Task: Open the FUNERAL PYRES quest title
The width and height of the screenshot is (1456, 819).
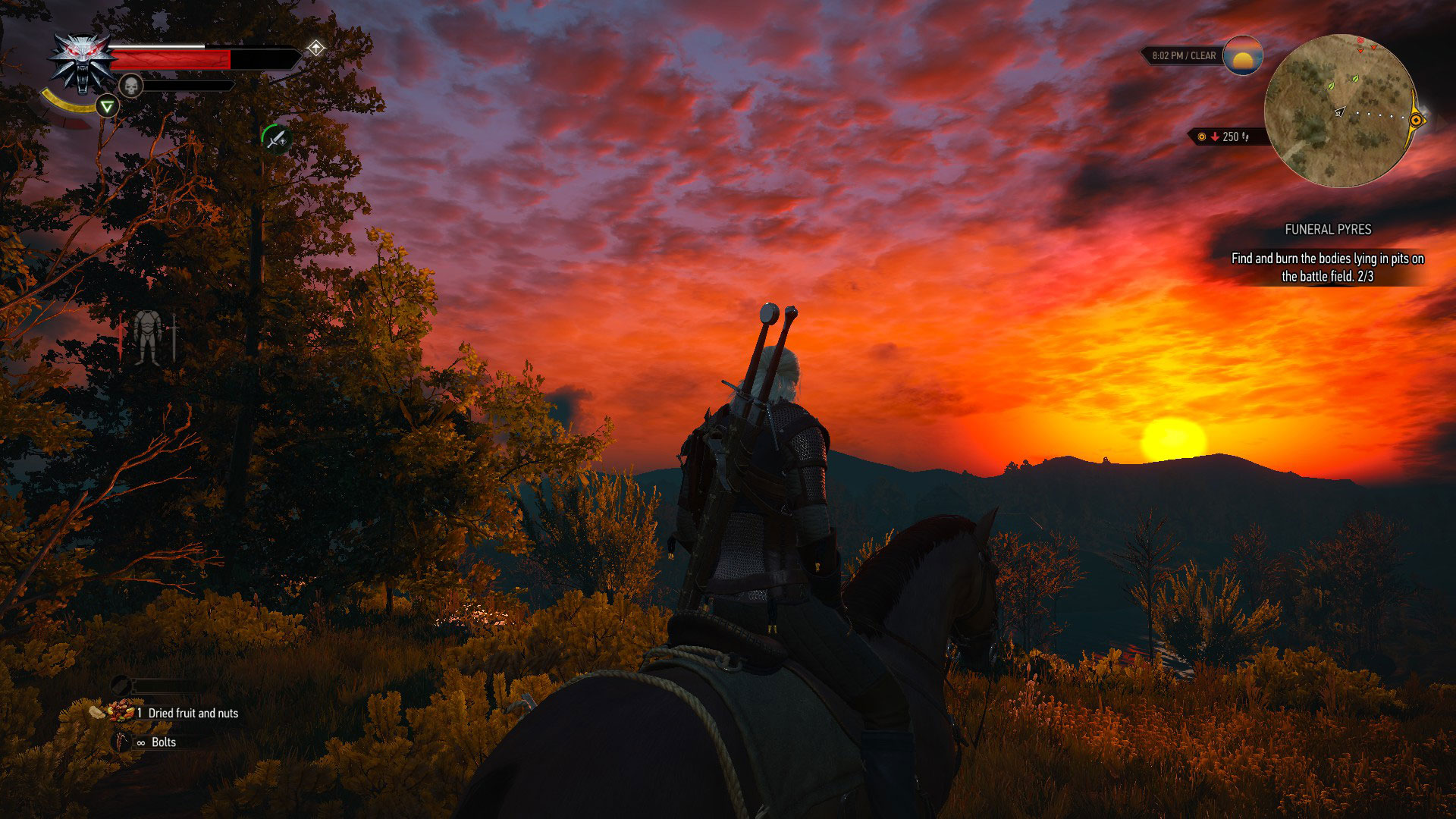Action: pyautogui.click(x=1328, y=229)
